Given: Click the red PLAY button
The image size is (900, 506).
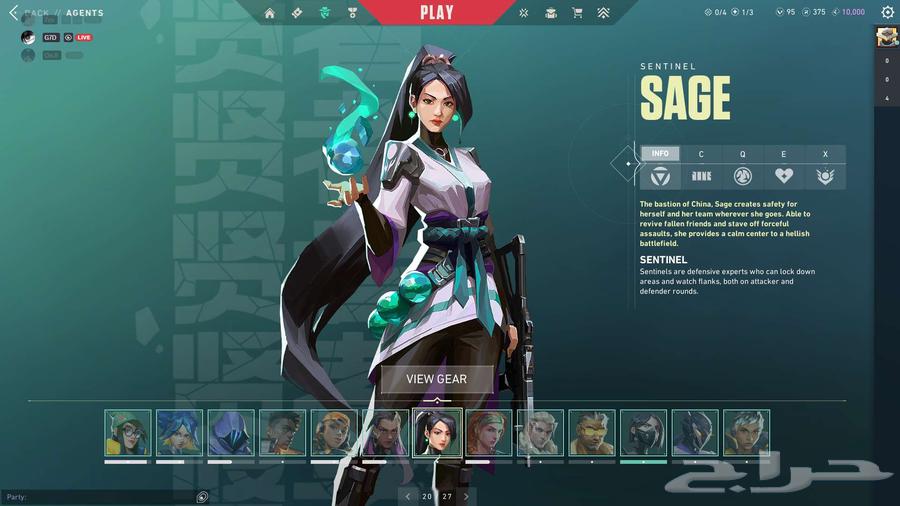Looking at the screenshot, I should (x=436, y=13).
